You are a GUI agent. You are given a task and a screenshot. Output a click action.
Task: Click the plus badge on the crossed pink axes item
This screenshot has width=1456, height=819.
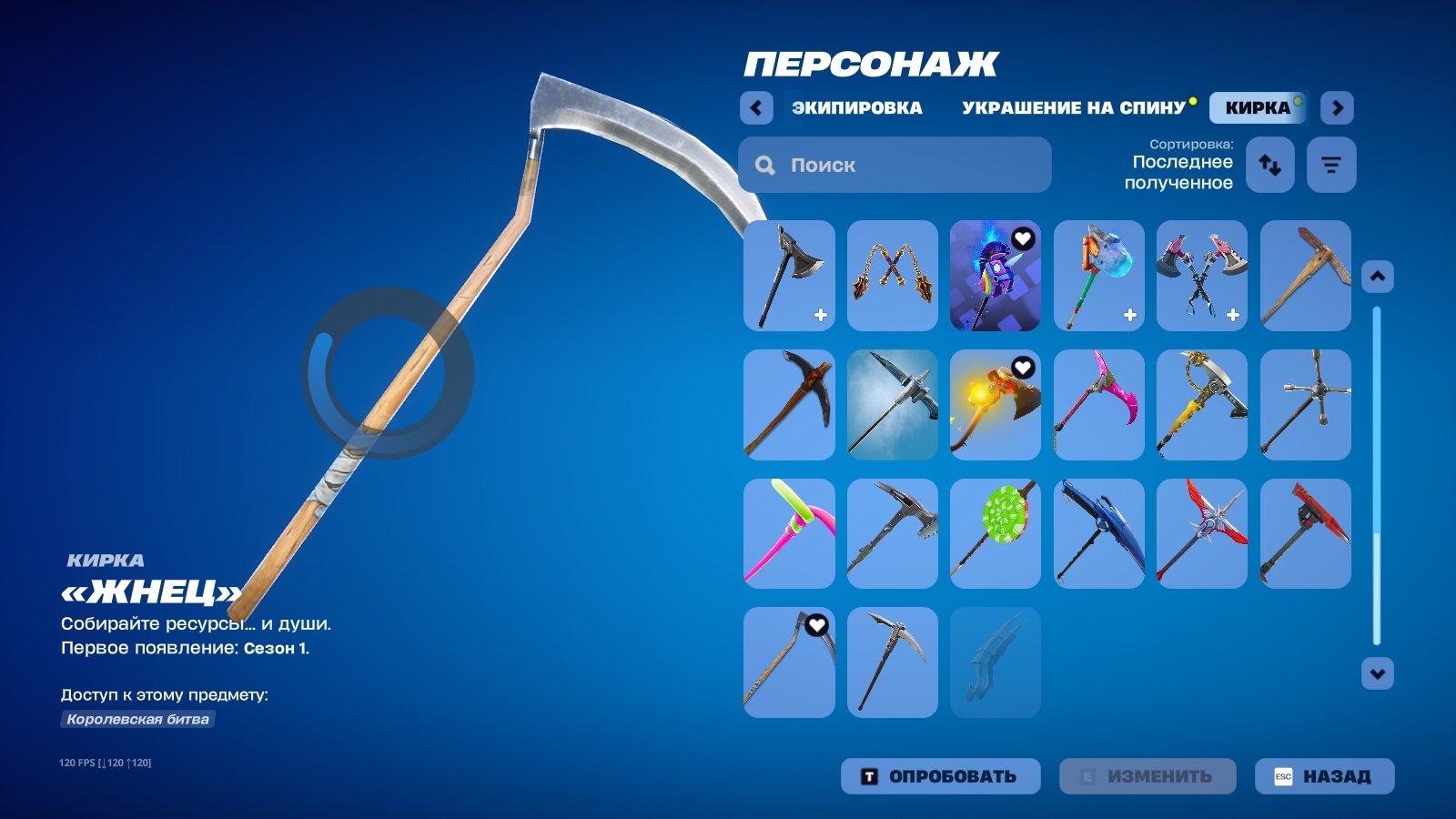click(x=1233, y=315)
